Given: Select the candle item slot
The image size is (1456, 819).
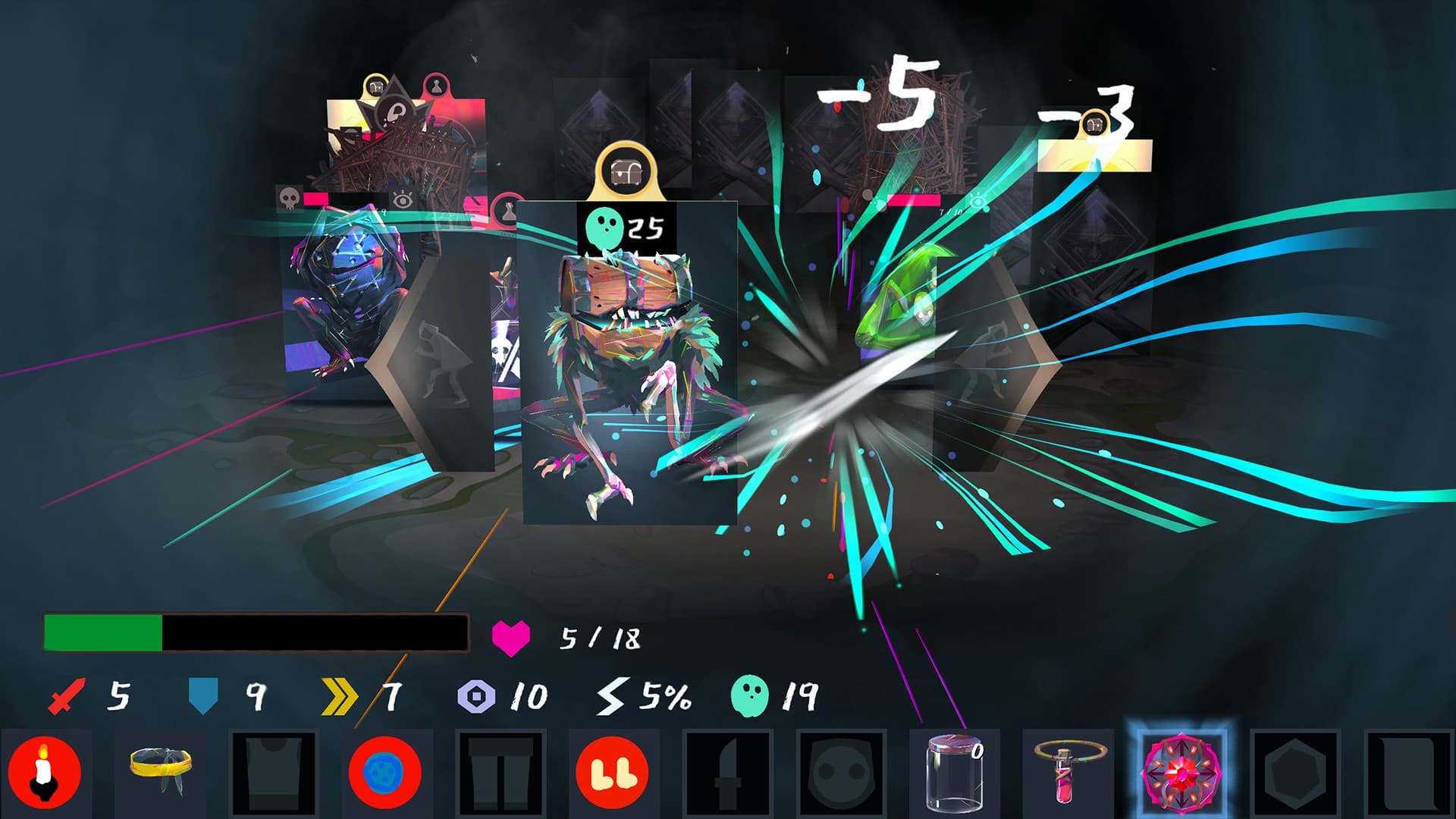Looking at the screenshot, I should 45,772.
